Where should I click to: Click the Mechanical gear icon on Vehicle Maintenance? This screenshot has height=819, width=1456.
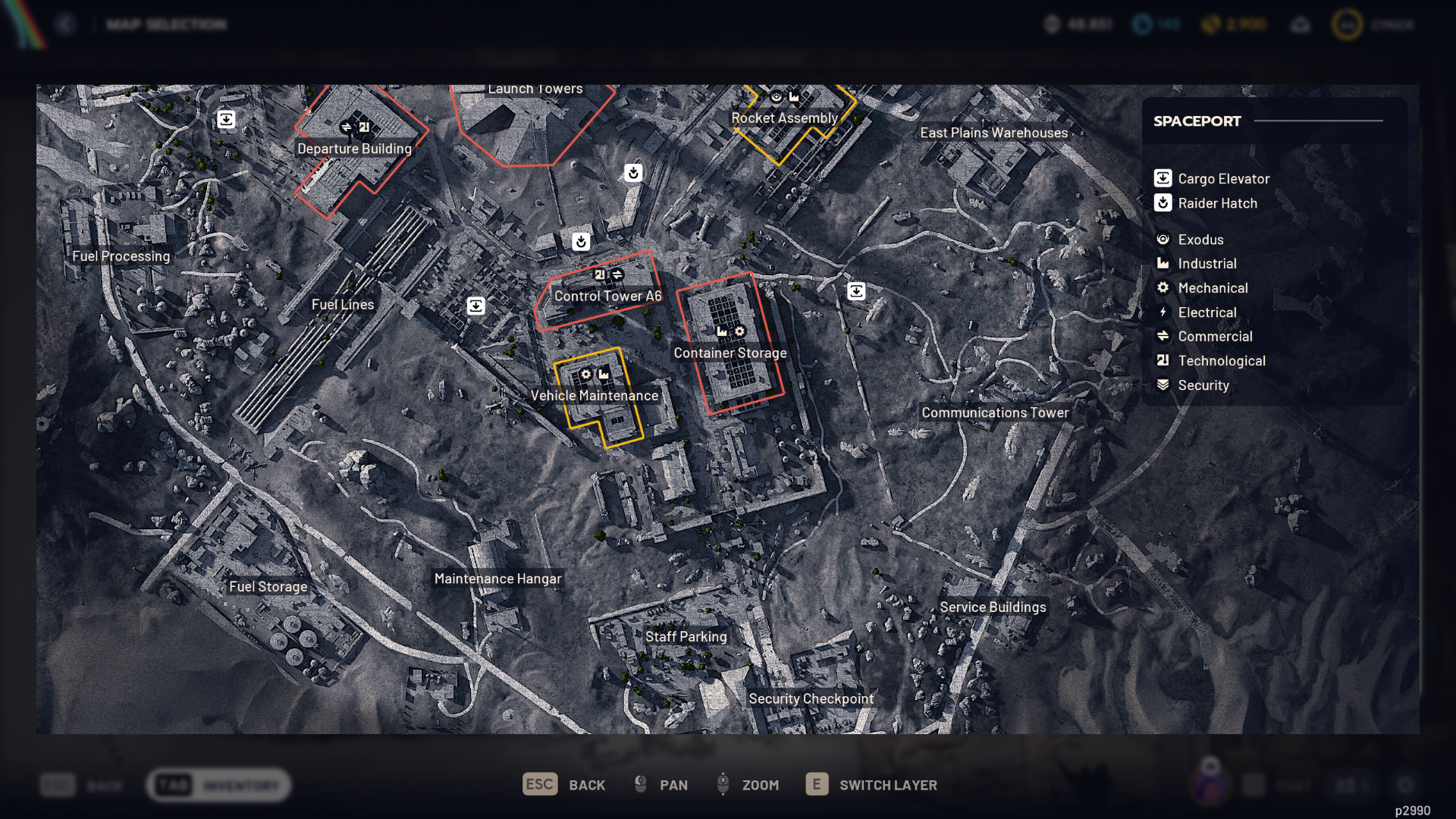586,374
